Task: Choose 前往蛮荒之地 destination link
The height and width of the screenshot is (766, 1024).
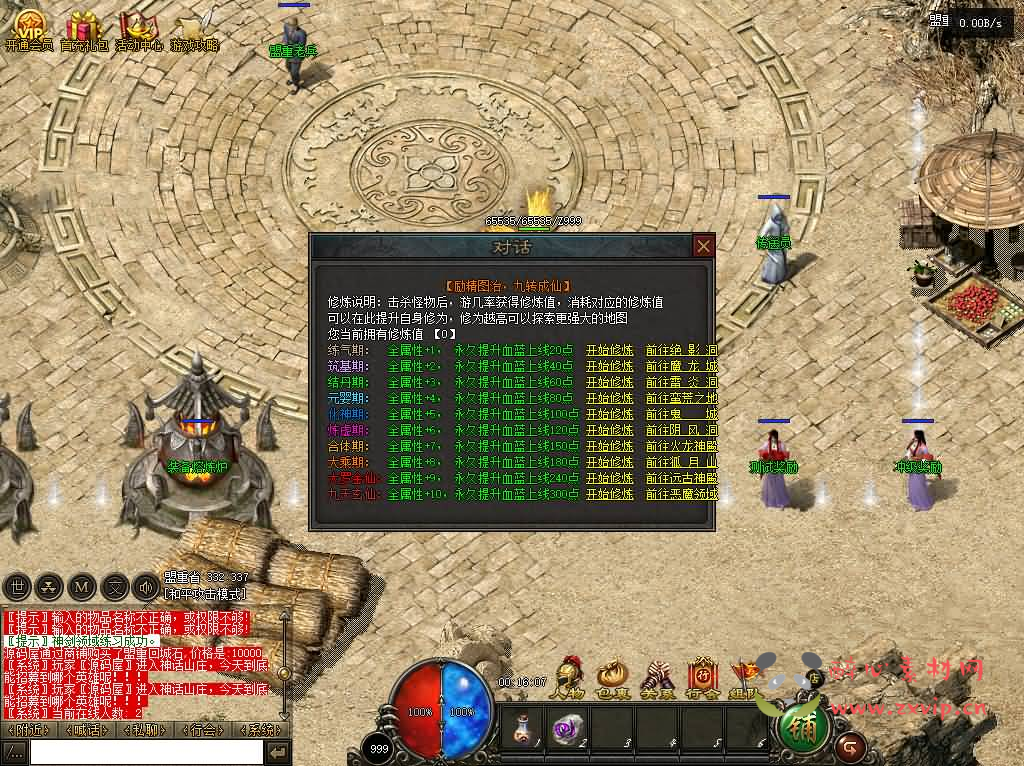Action: tap(681, 398)
